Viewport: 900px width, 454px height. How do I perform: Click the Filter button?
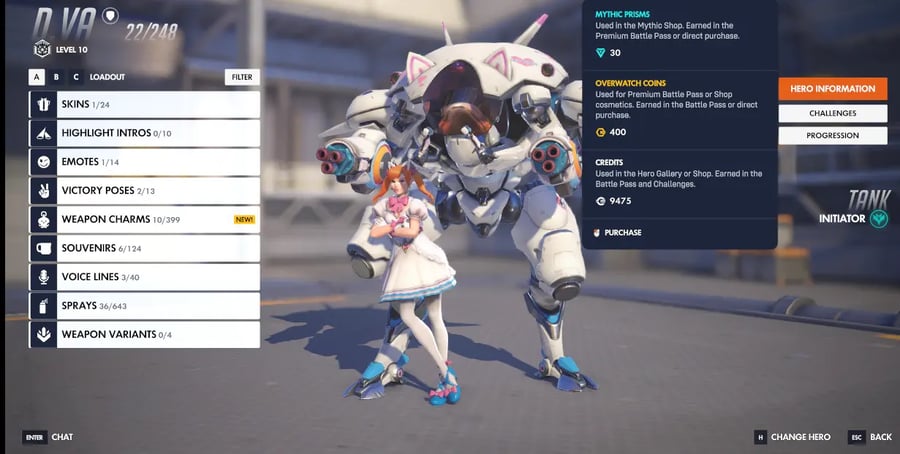tap(242, 76)
